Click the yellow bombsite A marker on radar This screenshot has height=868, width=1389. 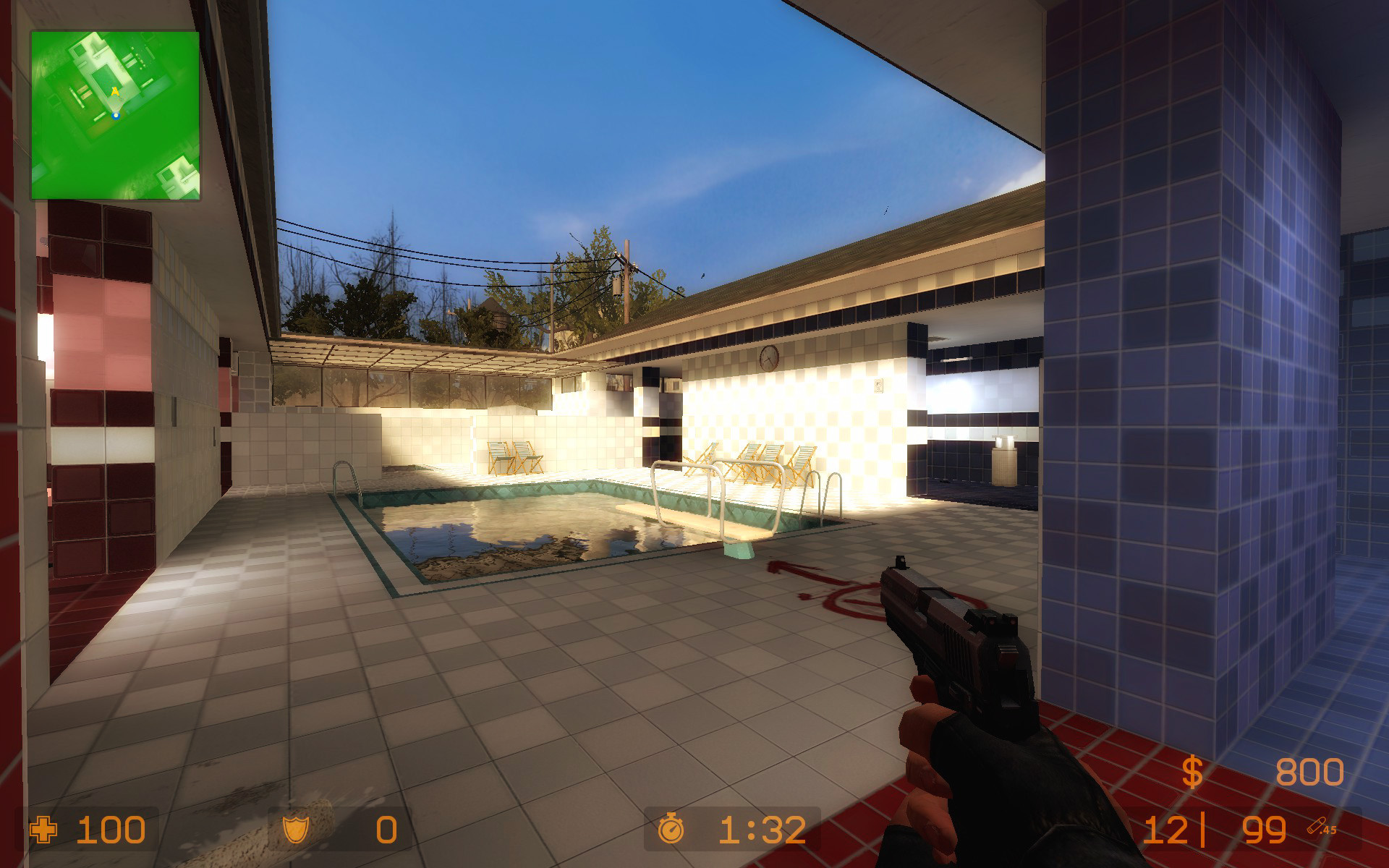(116, 90)
